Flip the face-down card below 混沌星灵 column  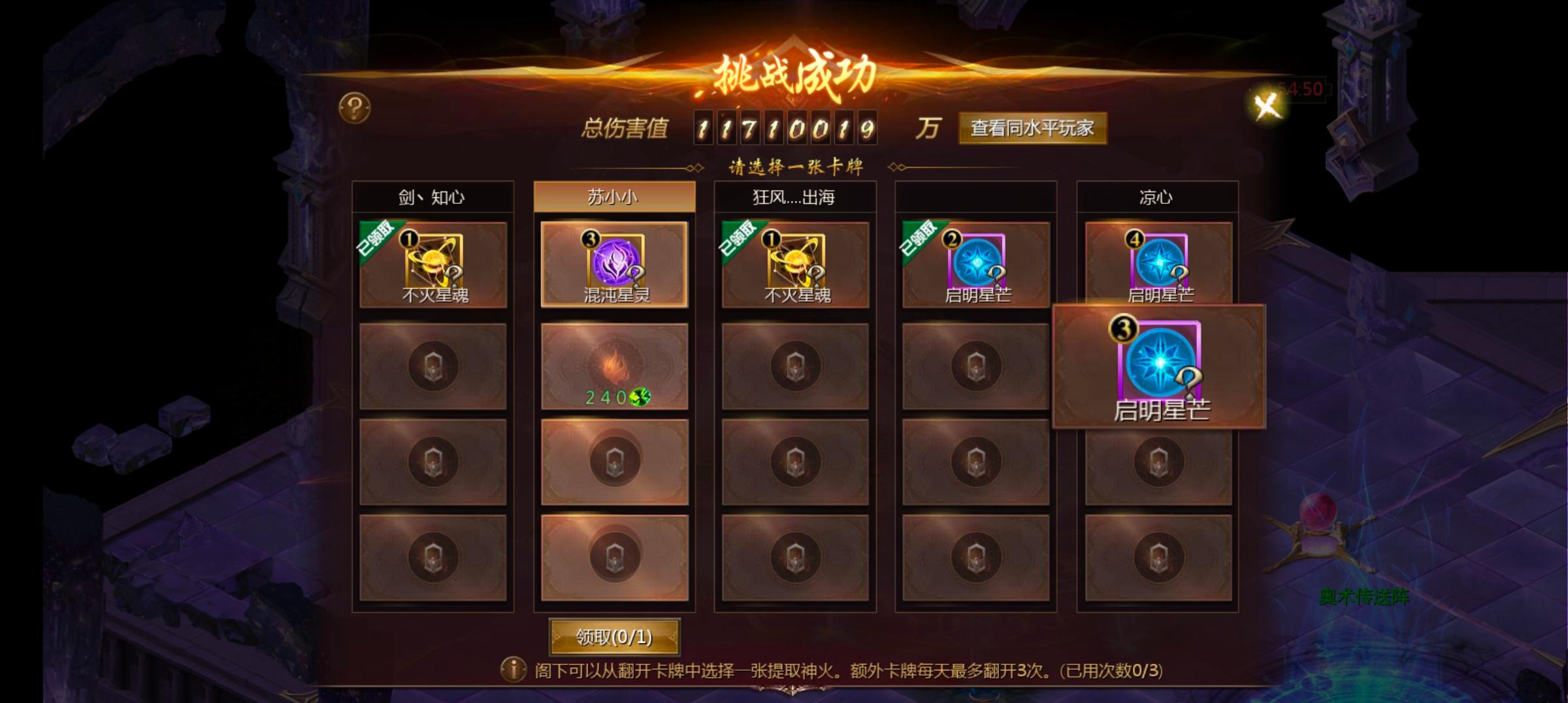coord(613,461)
